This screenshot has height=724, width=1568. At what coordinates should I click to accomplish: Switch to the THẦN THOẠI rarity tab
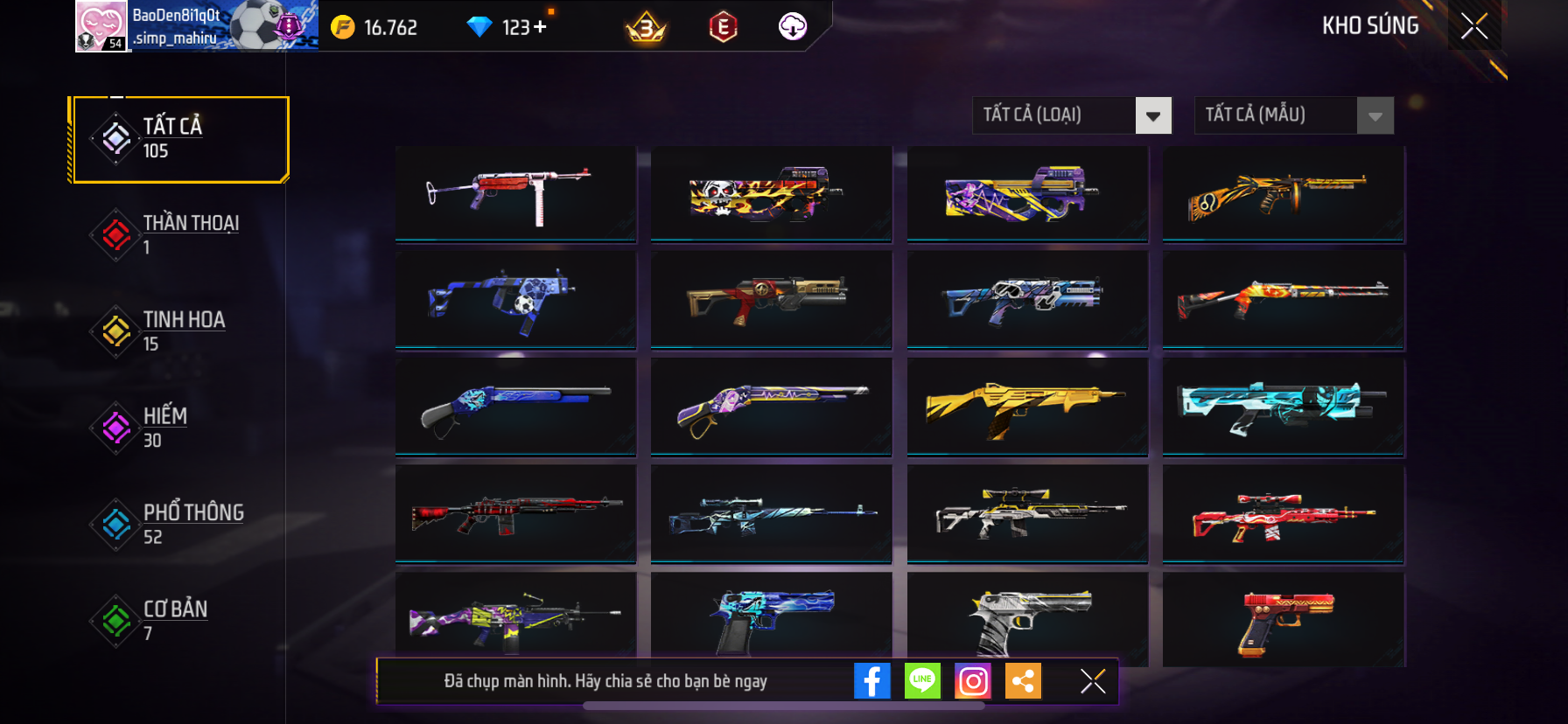[180, 234]
